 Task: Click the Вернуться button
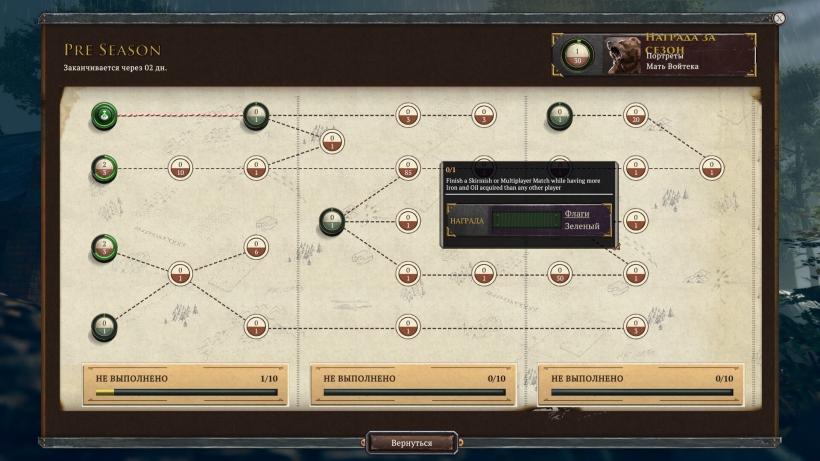(x=412, y=442)
